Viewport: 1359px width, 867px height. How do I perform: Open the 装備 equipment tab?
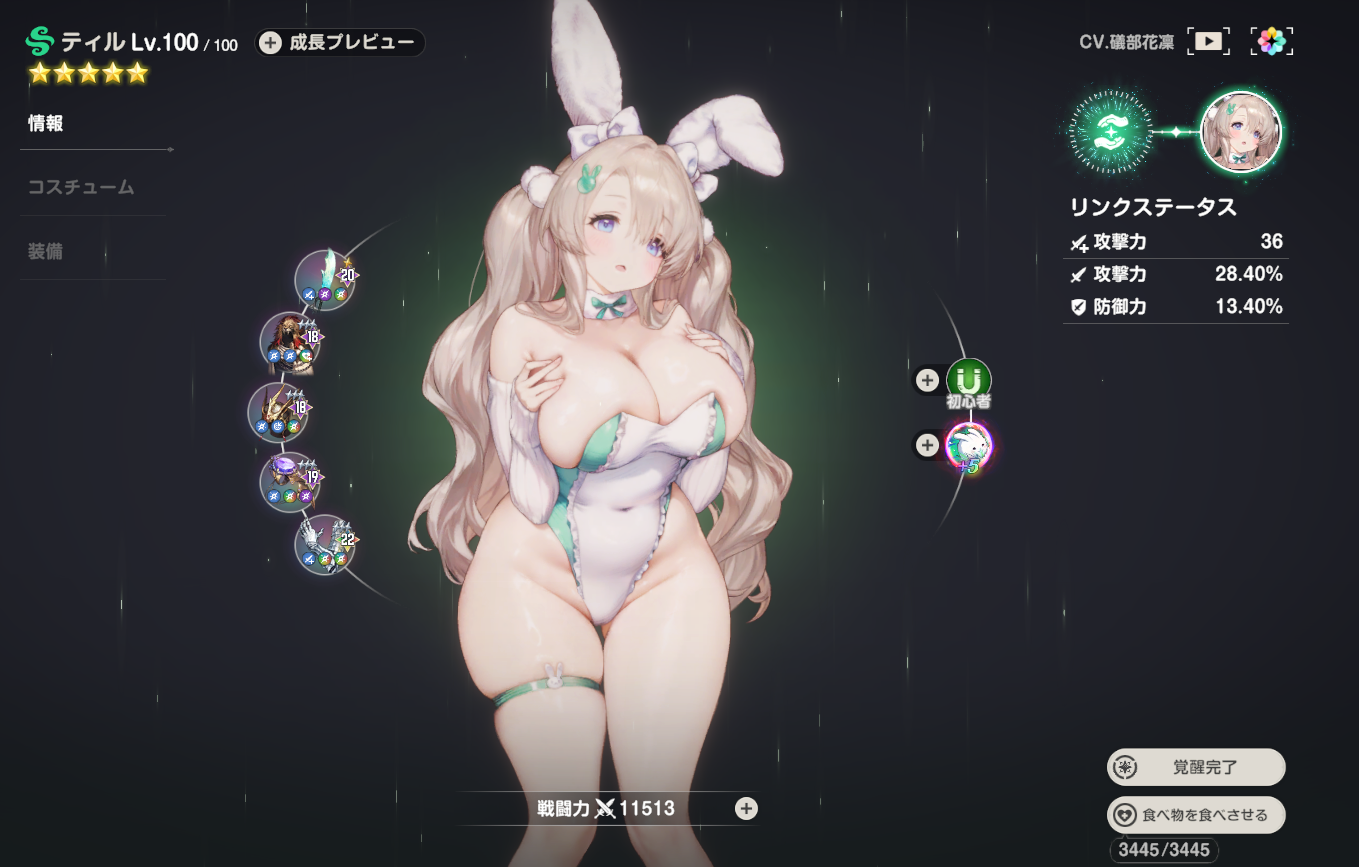coord(46,251)
